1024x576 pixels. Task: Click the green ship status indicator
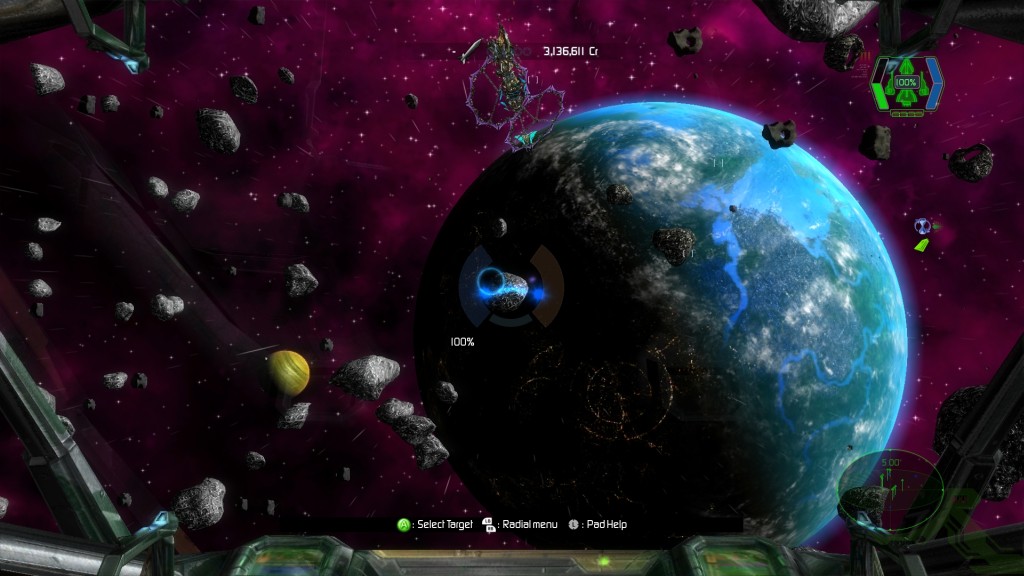906,83
